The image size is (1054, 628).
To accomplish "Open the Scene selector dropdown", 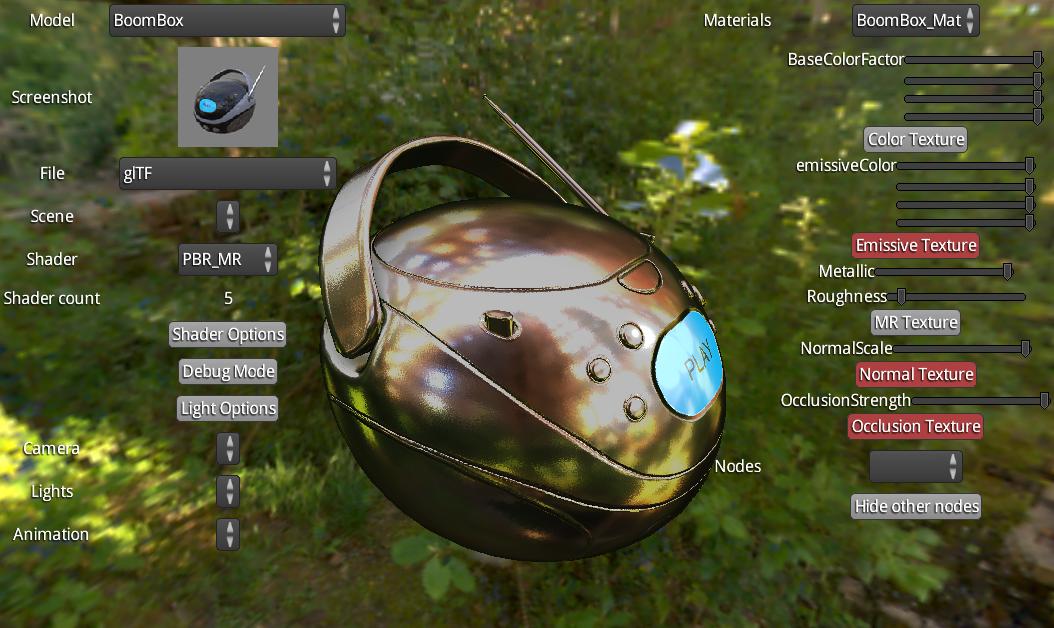I will tap(228, 216).
